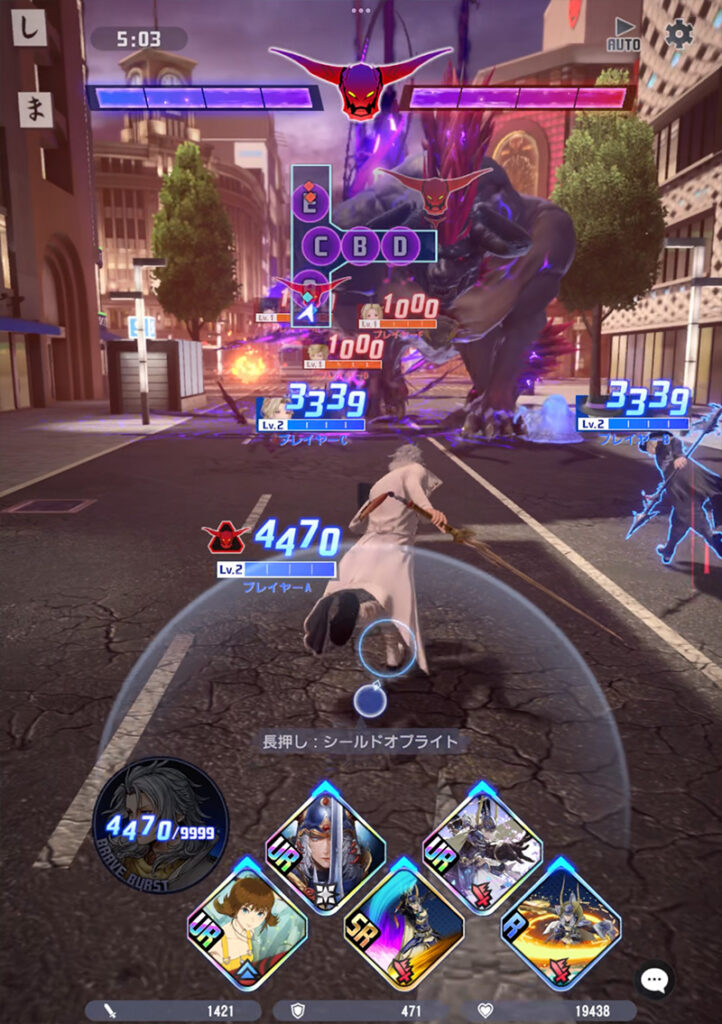Tap the 'し' button

tap(30, 27)
